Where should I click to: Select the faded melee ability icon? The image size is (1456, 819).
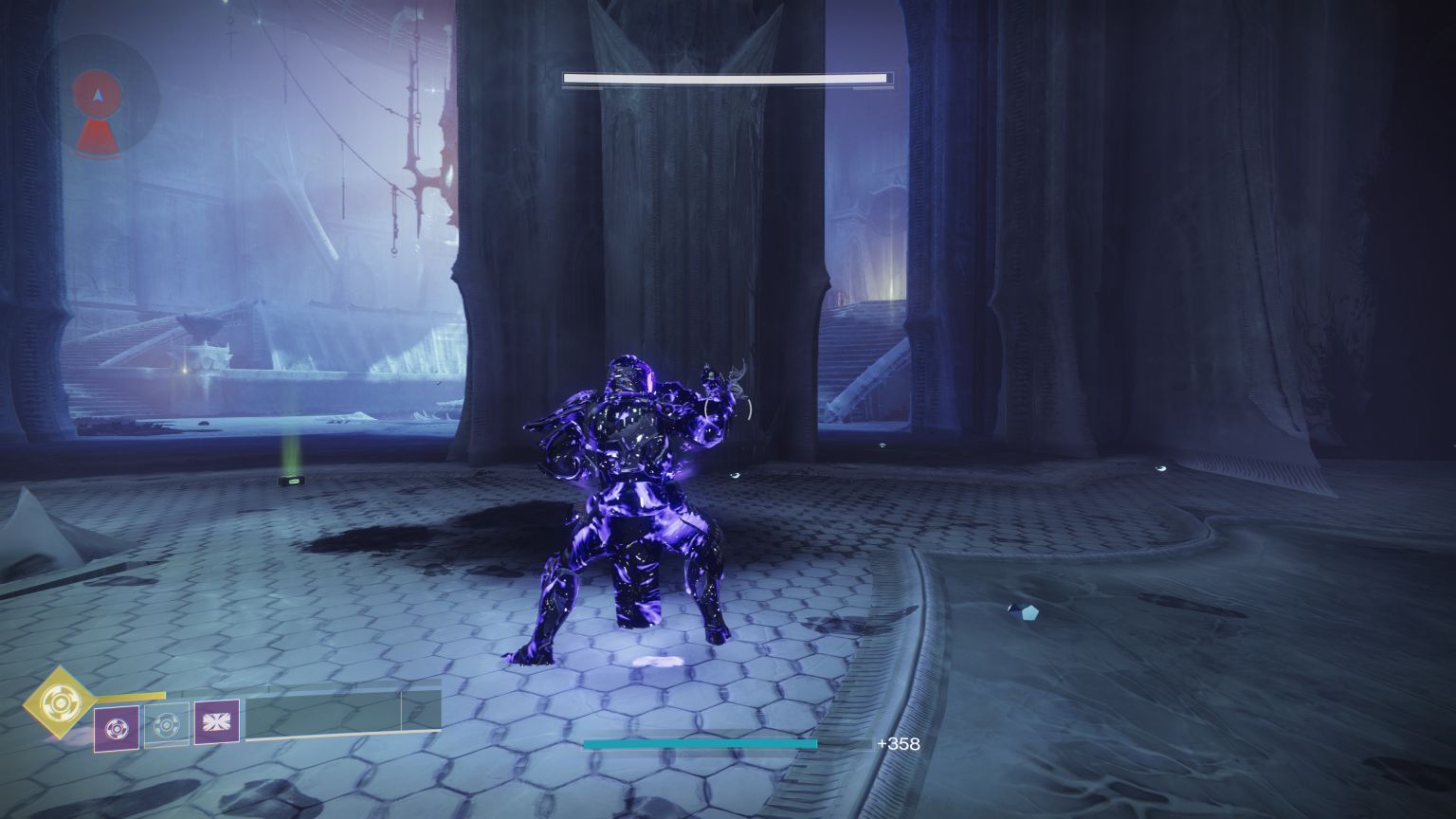168,728
